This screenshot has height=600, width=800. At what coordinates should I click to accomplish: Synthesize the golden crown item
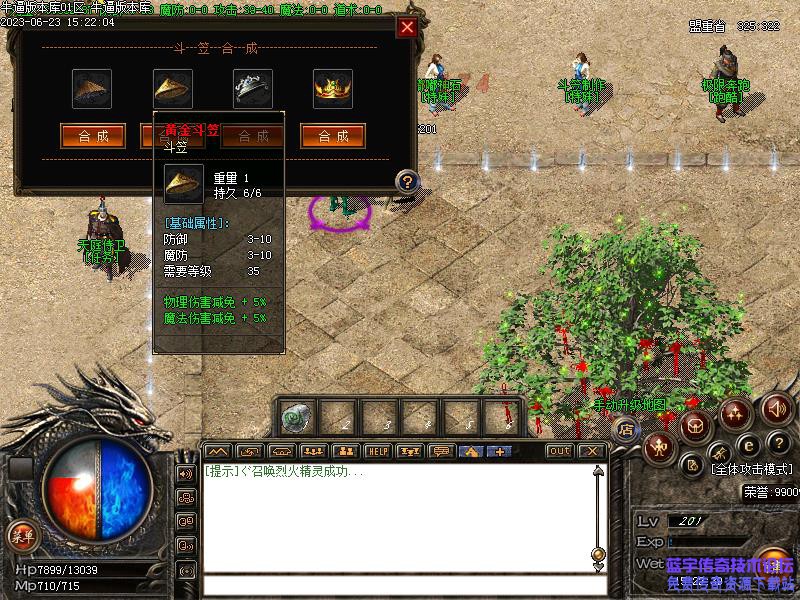pos(333,136)
